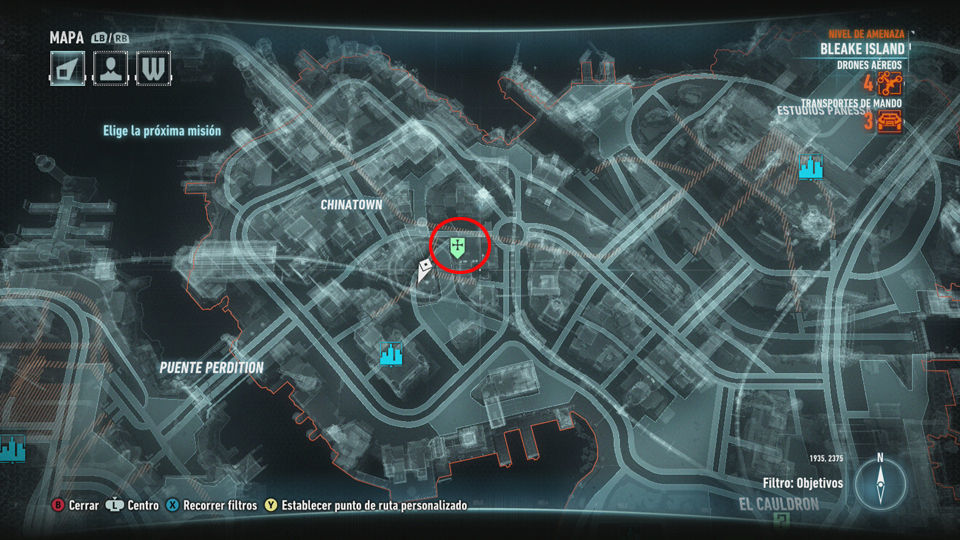This screenshot has width=960, height=540.
Task: Pick the cyan skyline marker south of Chinatown
Action: (x=390, y=353)
